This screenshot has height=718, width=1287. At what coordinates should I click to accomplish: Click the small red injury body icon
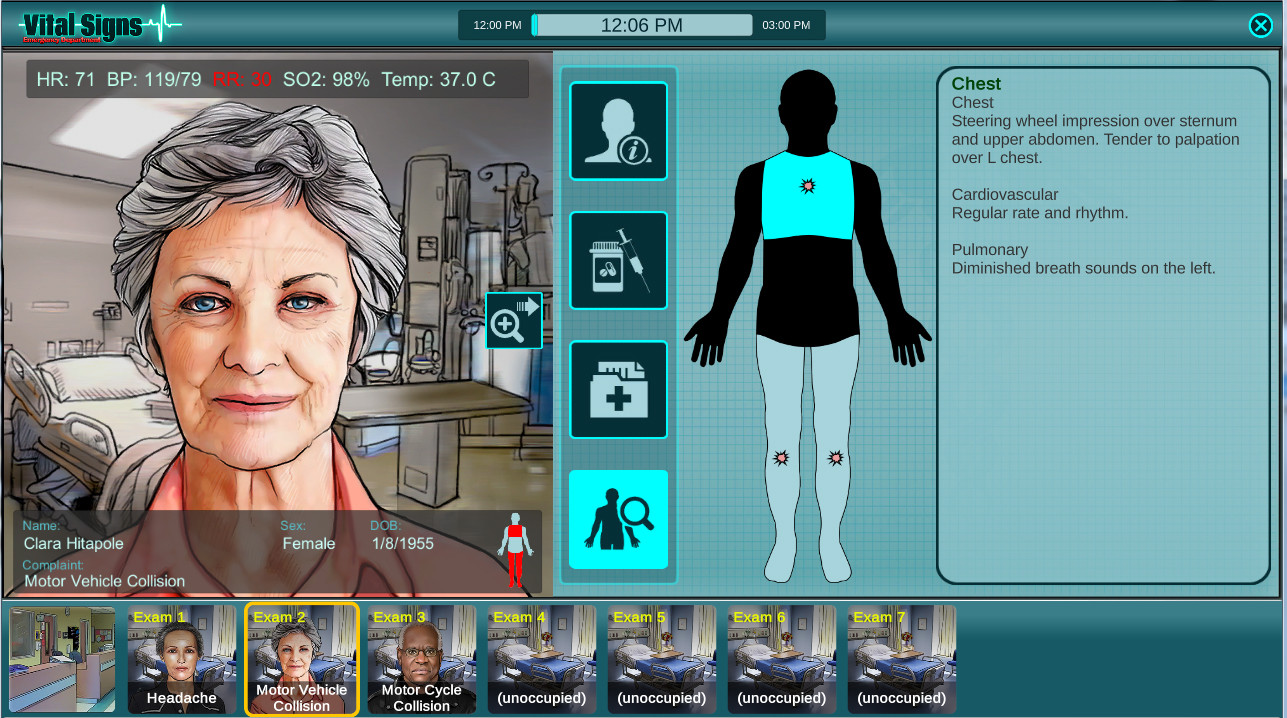[516, 549]
